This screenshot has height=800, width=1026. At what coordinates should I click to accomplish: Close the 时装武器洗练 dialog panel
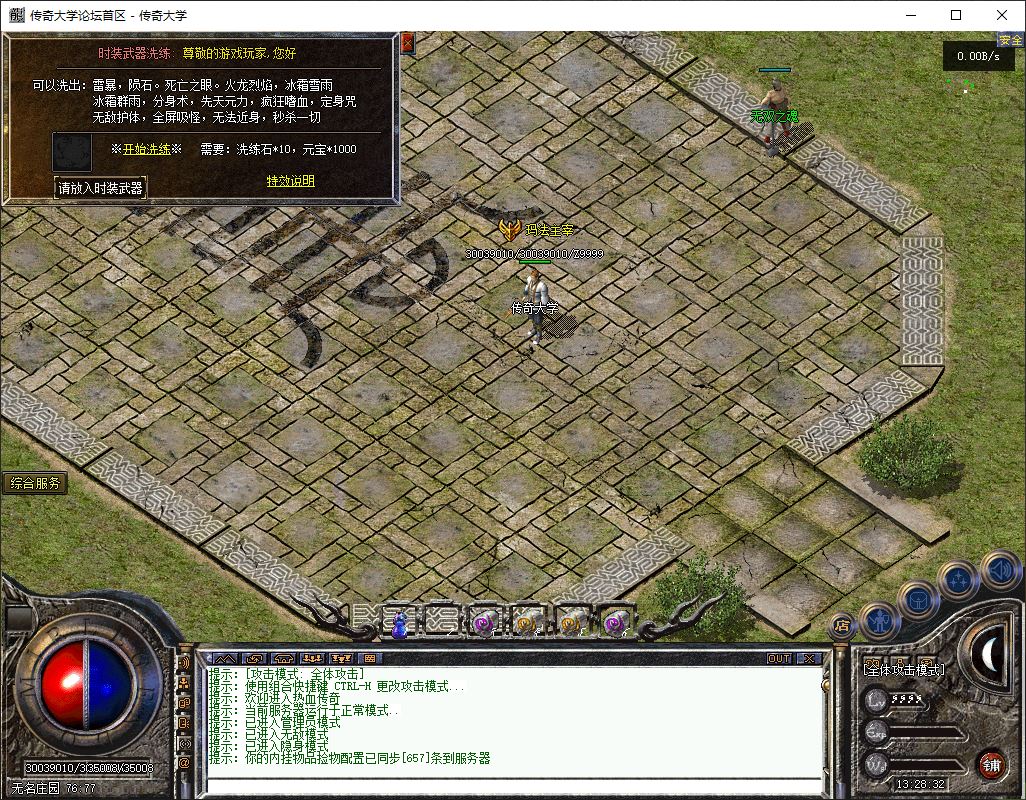tap(407, 42)
